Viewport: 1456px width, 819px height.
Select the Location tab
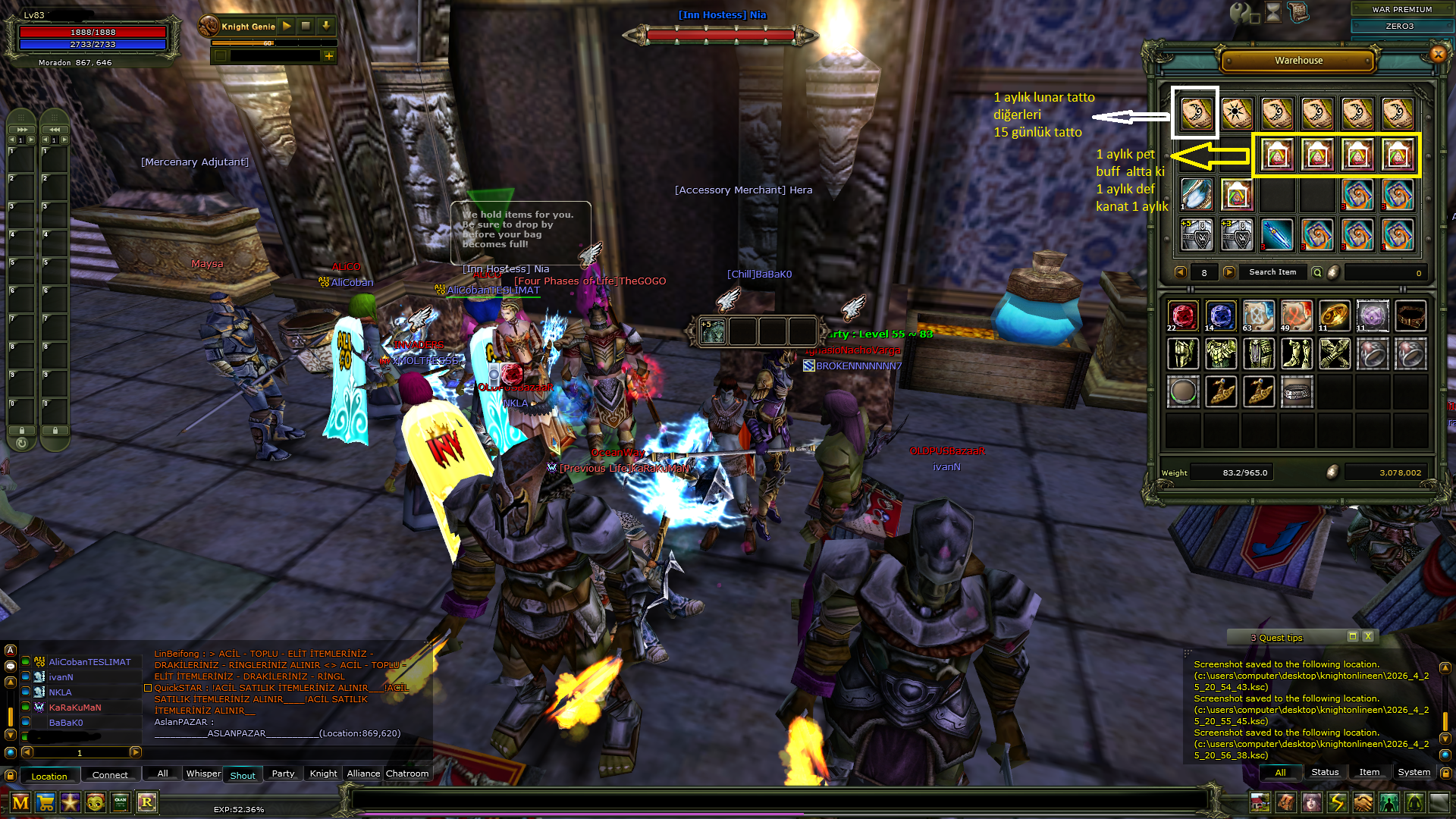tap(49, 776)
